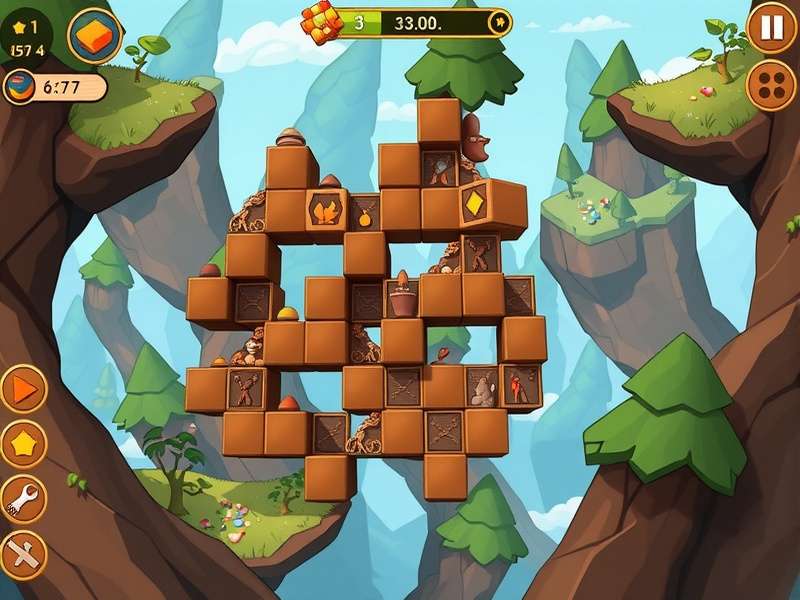This screenshot has height=600, width=800.
Task: Choose the clay flower pot tile
Action: (402, 298)
